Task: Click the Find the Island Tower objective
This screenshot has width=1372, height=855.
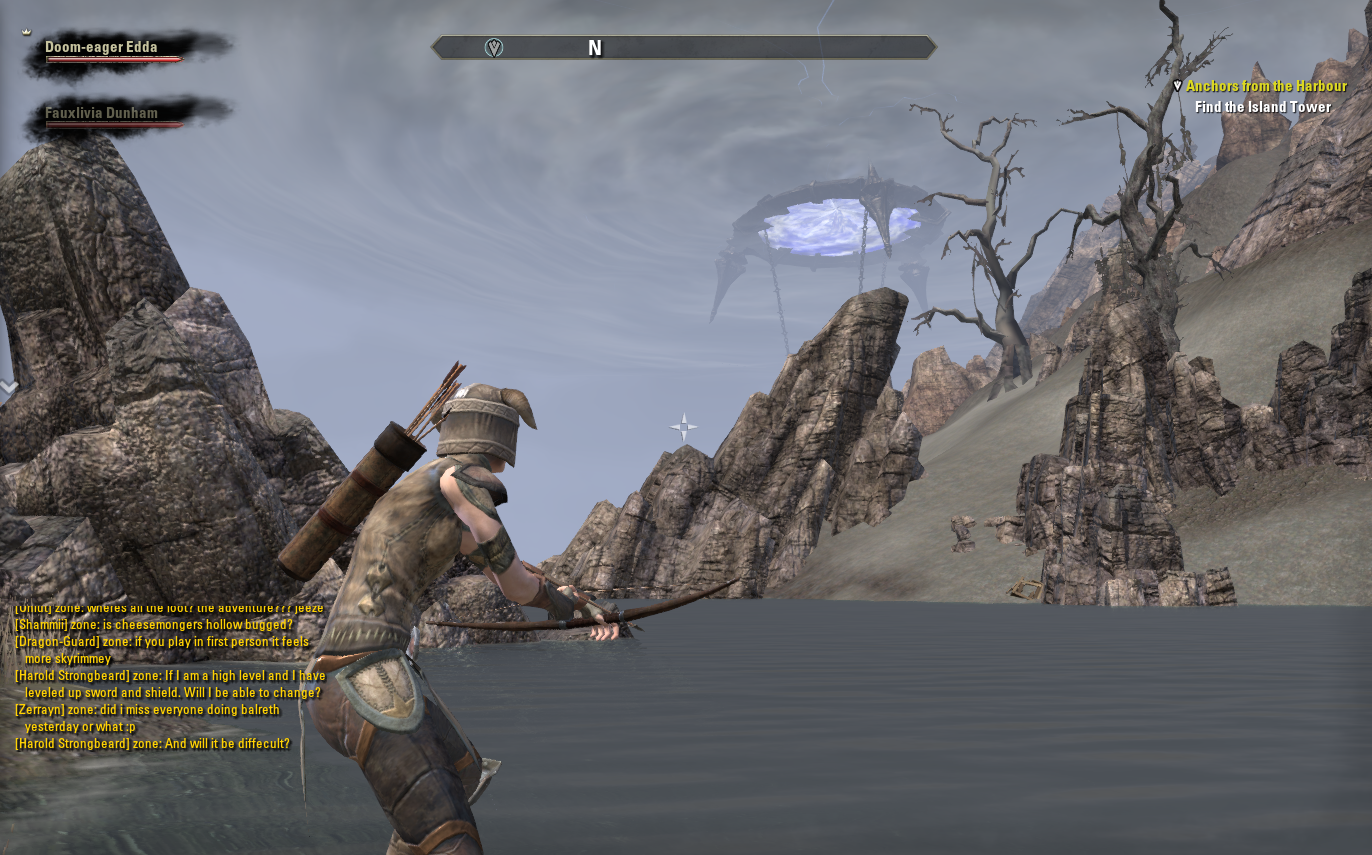Action: [1262, 107]
